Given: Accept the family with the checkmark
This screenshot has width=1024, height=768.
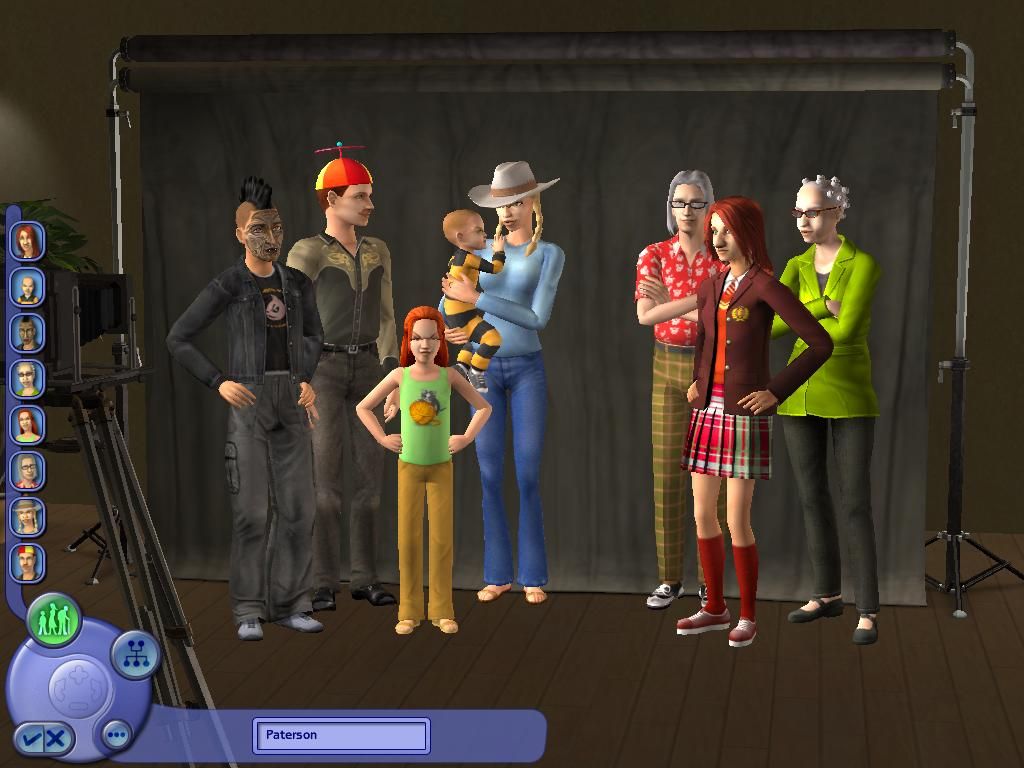Looking at the screenshot, I should pyautogui.click(x=32, y=739).
